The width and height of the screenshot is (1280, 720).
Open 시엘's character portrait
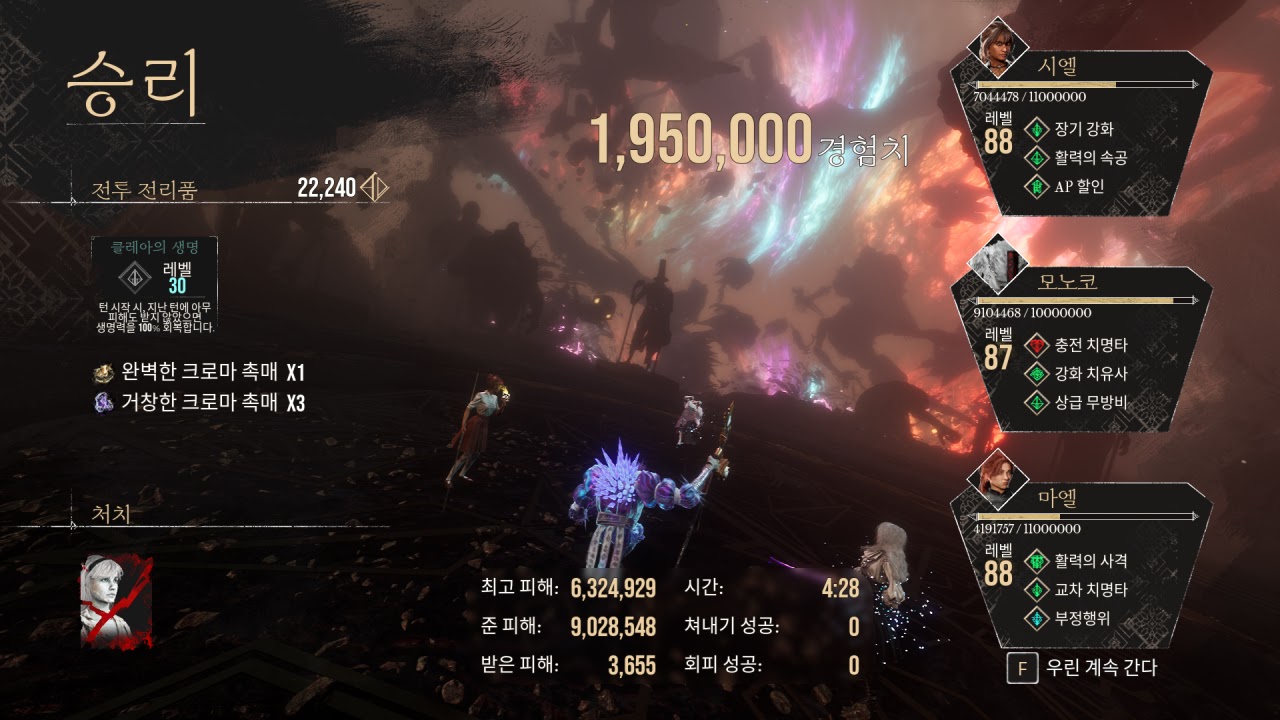[x=996, y=47]
